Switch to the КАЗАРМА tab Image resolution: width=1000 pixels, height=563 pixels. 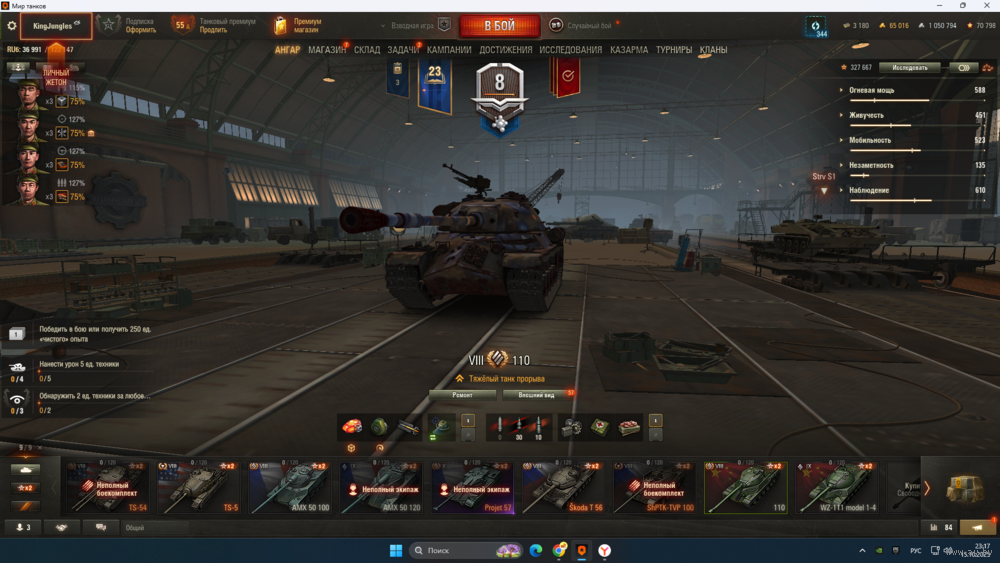click(629, 50)
